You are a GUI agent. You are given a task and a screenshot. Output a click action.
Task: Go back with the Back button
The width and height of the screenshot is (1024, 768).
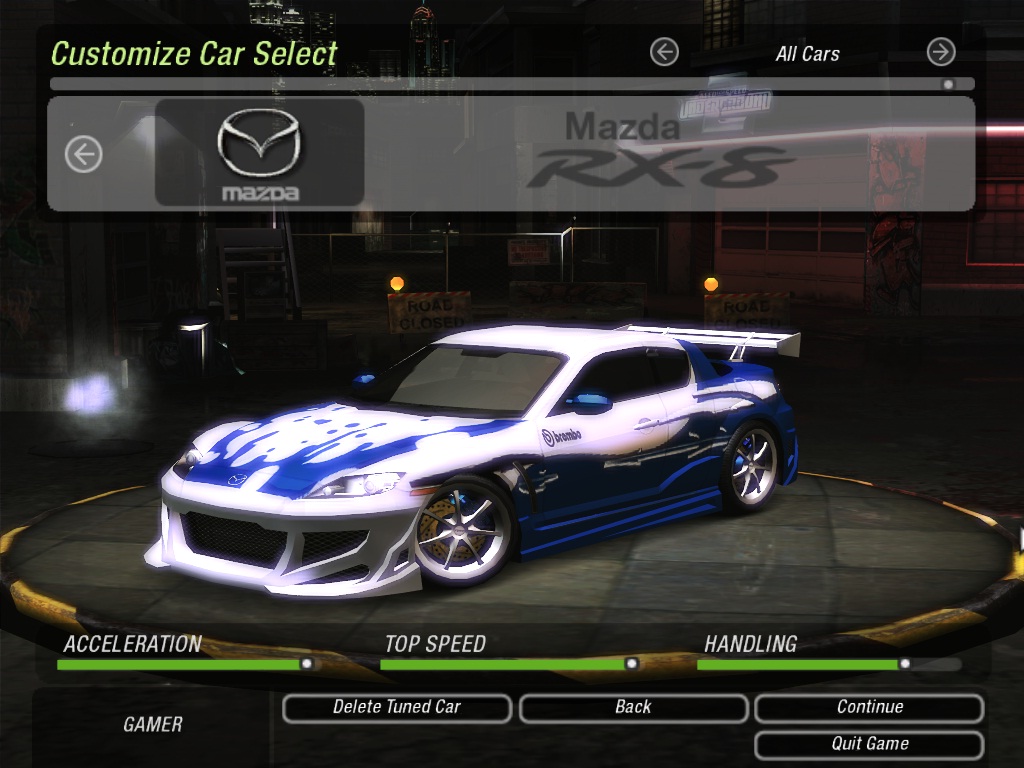(x=633, y=708)
